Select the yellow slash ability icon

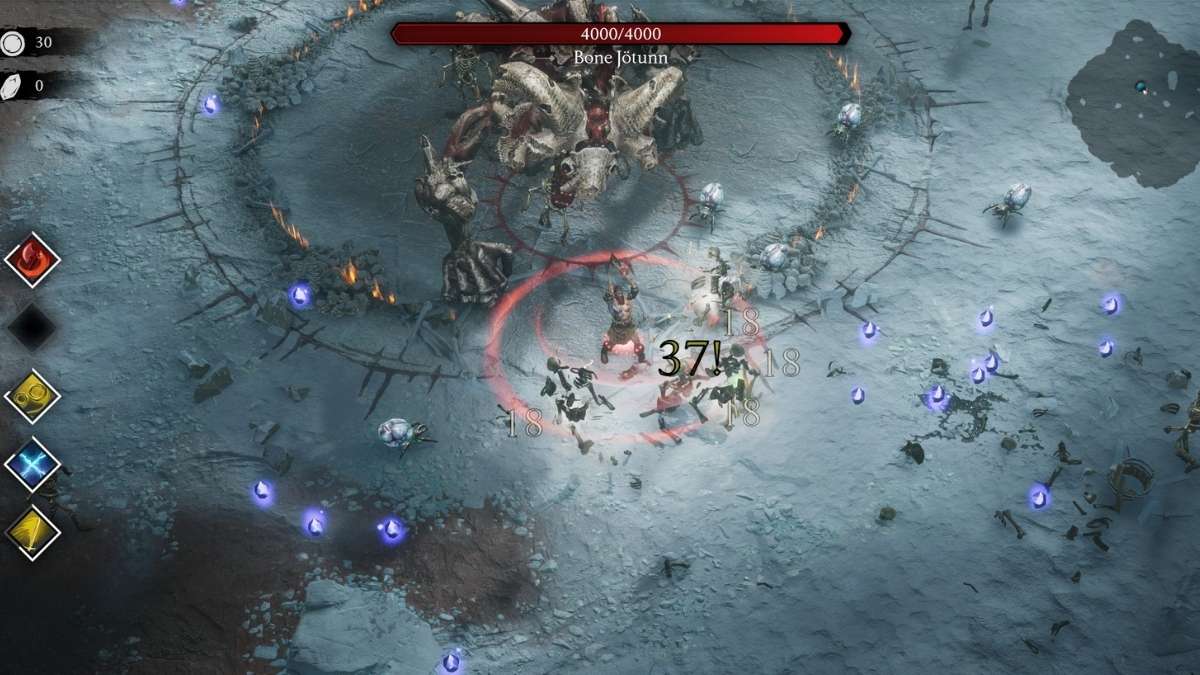[33, 533]
